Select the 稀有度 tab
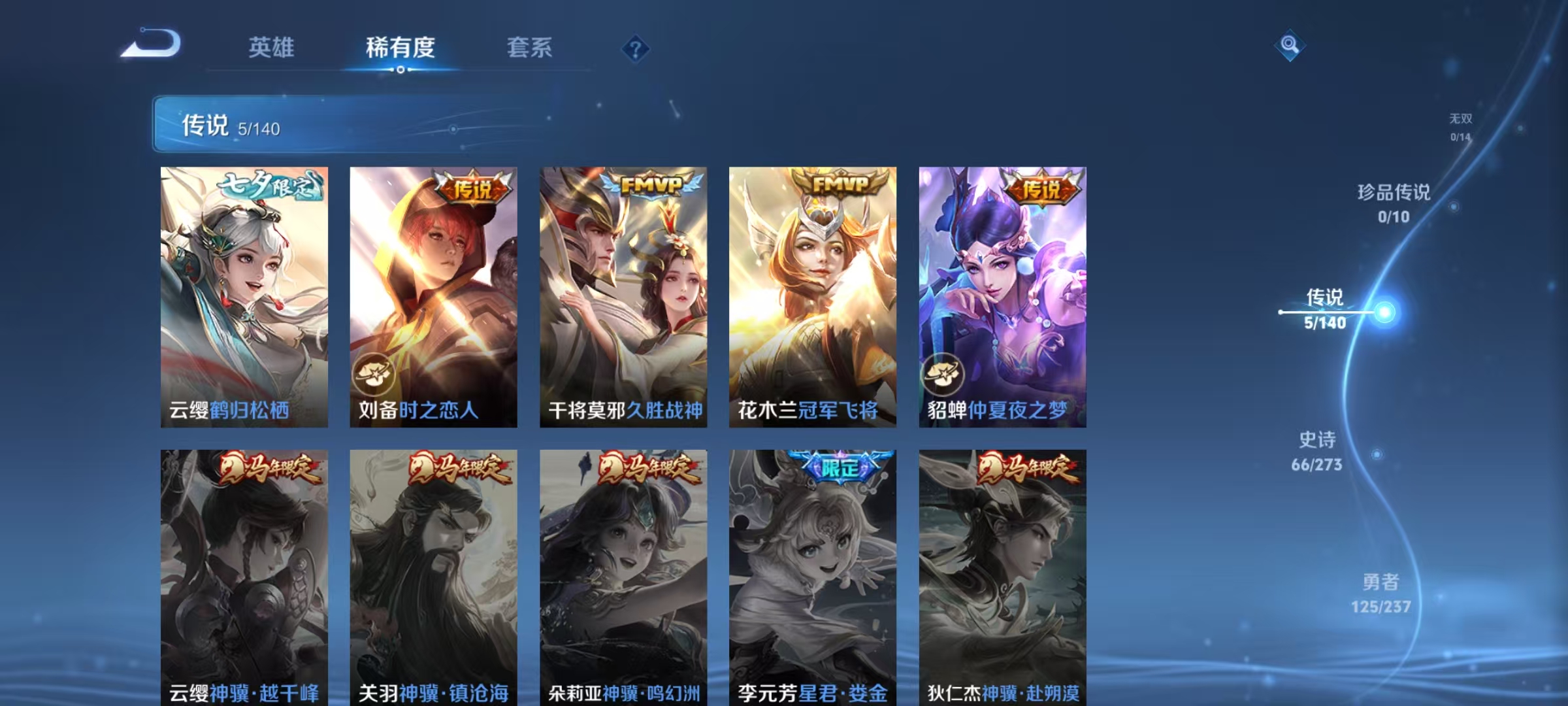 [401, 47]
